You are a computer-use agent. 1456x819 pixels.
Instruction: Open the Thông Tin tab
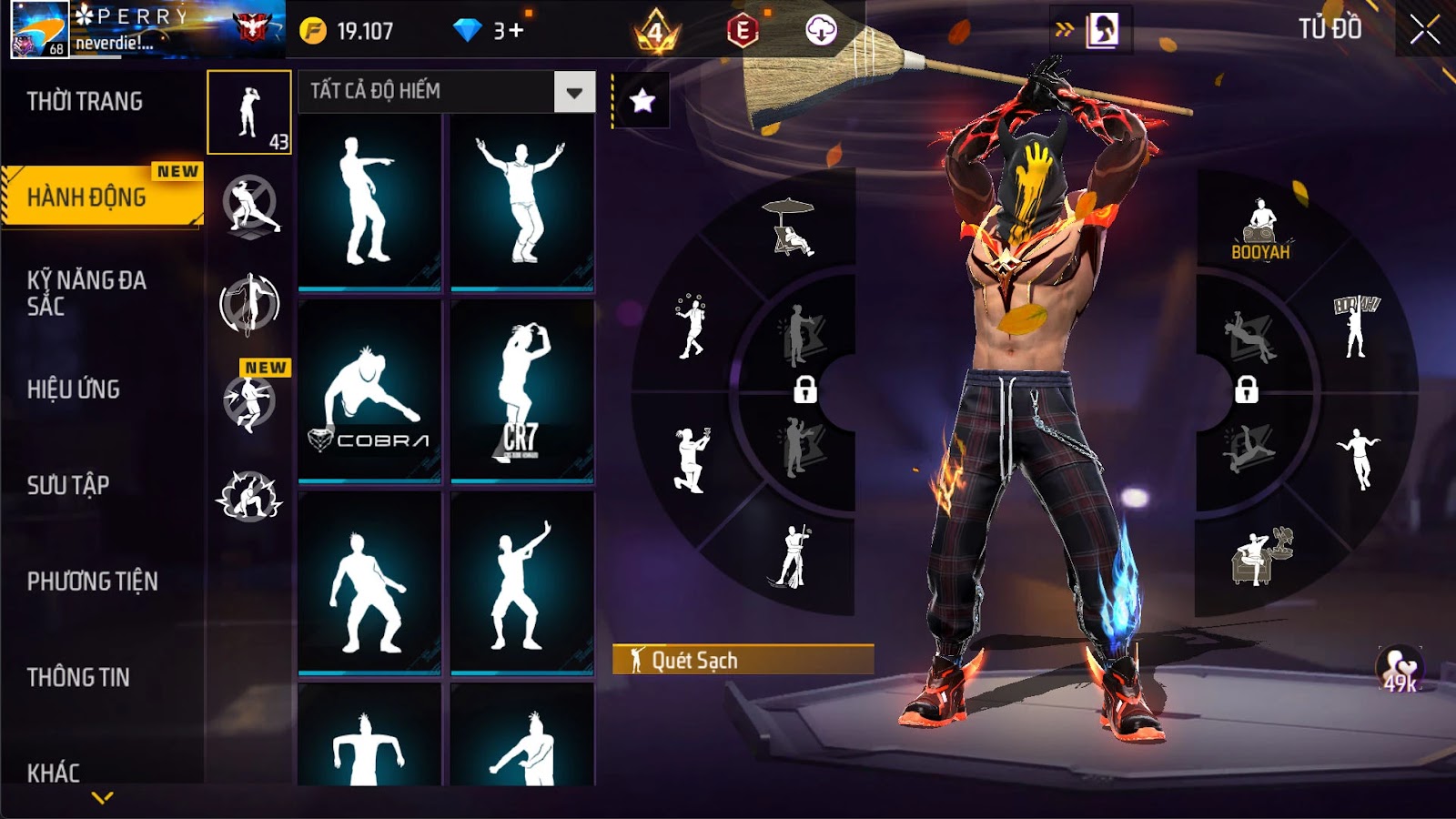[78, 677]
